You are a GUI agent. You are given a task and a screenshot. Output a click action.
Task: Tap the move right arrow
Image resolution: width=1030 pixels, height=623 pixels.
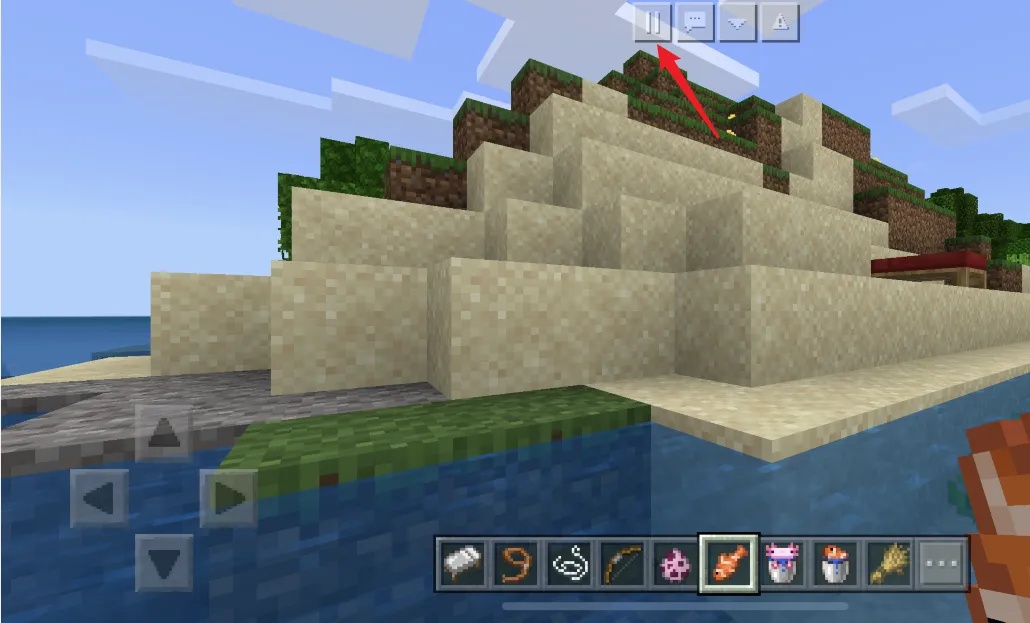tap(229, 497)
